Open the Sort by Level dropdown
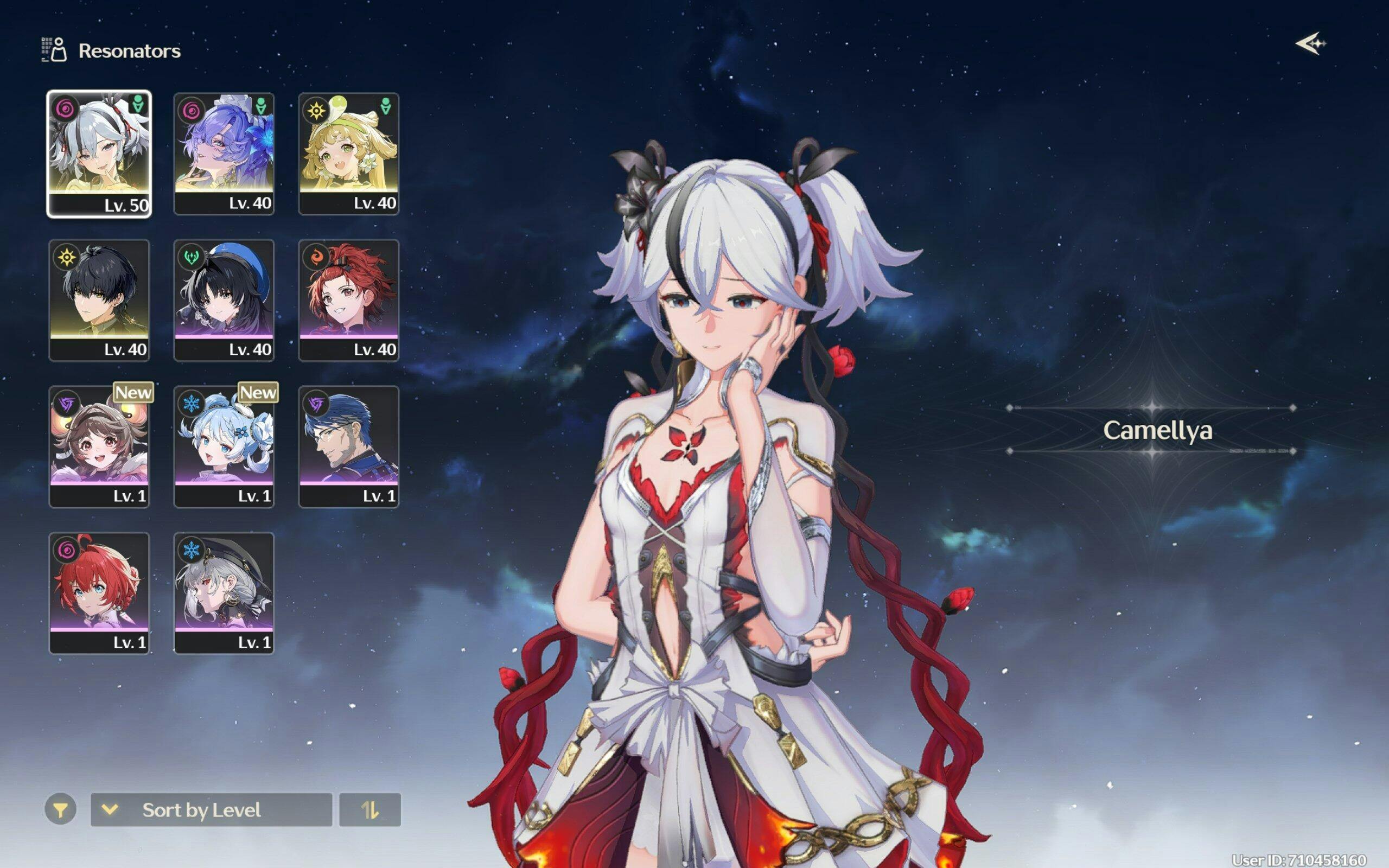The width and height of the screenshot is (1389, 868). [211, 809]
